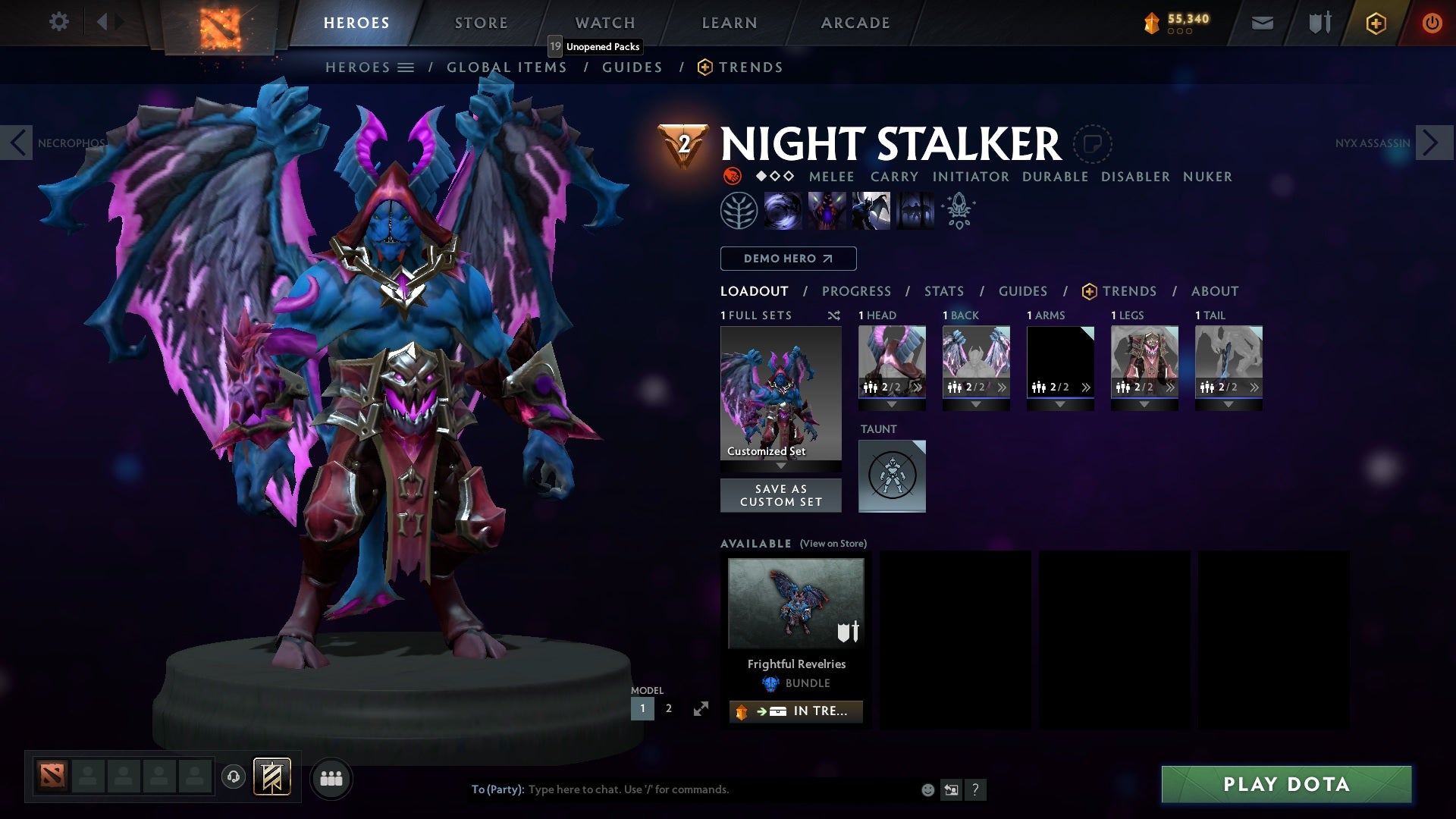Image resolution: width=1456 pixels, height=819 pixels.
Task: Toggle the shuffle icon next to Full Sets
Action: (833, 315)
